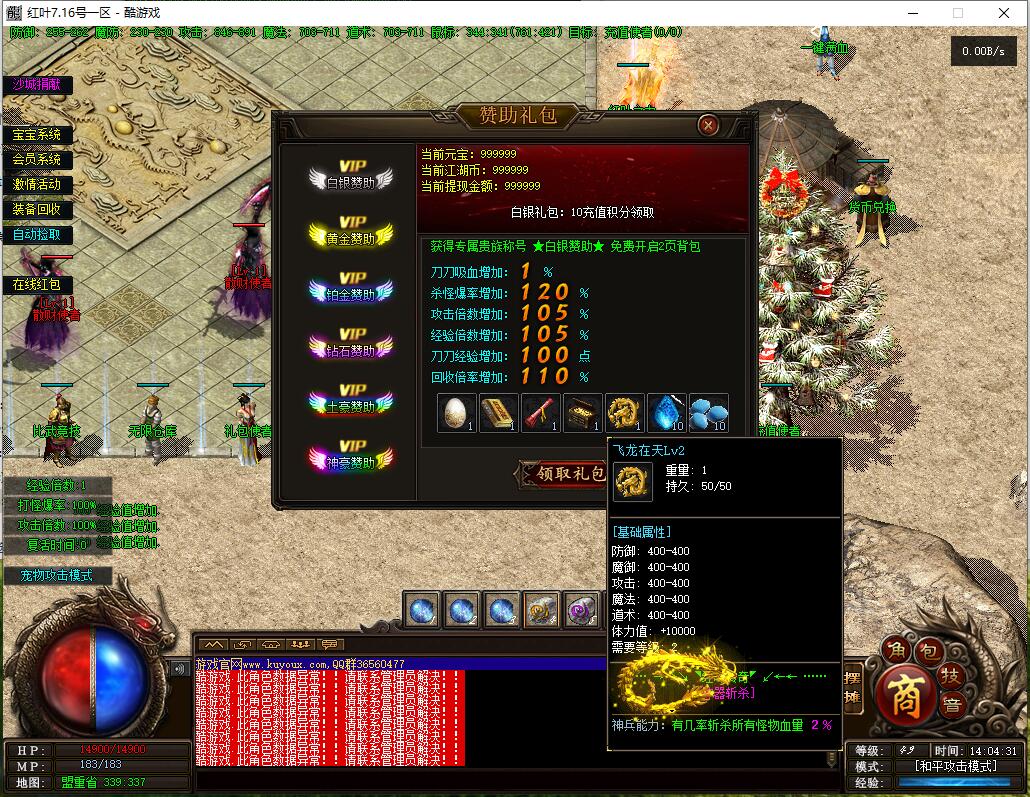The image size is (1030, 797).
Task: Open the 在线红包 online red packet
Action: (37, 285)
